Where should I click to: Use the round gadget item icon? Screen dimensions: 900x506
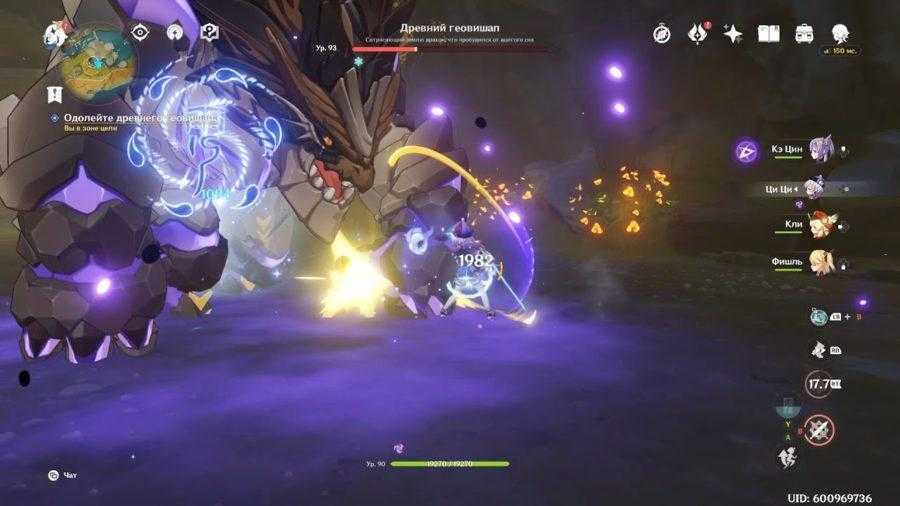817,315
